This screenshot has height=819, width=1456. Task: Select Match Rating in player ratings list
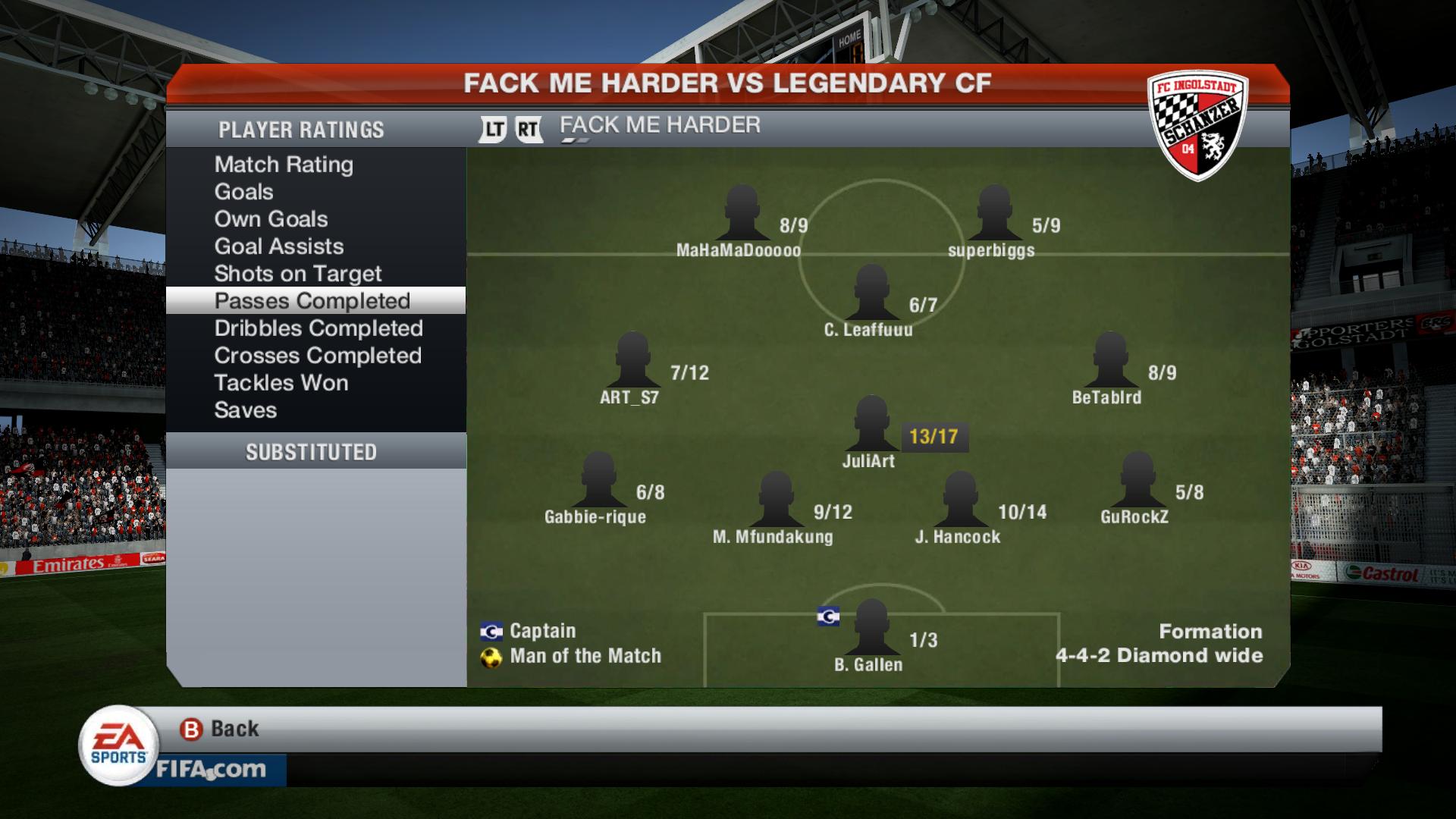(x=284, y=165)
